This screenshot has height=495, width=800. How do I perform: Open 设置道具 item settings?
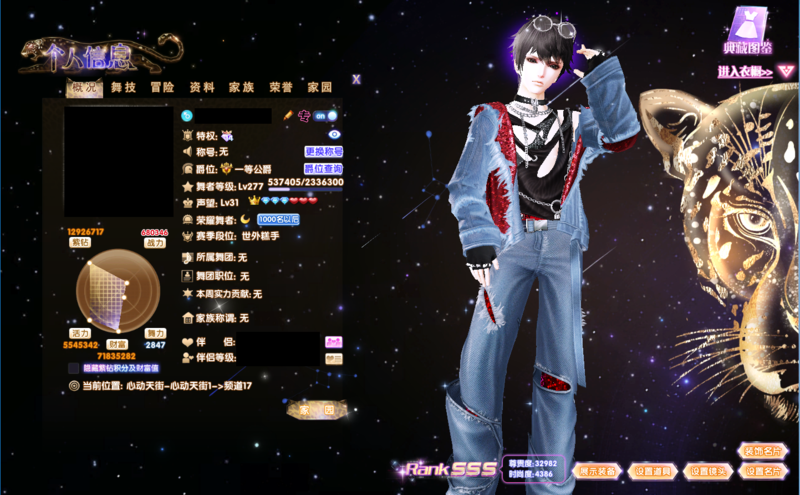click(x=654, y=470)
